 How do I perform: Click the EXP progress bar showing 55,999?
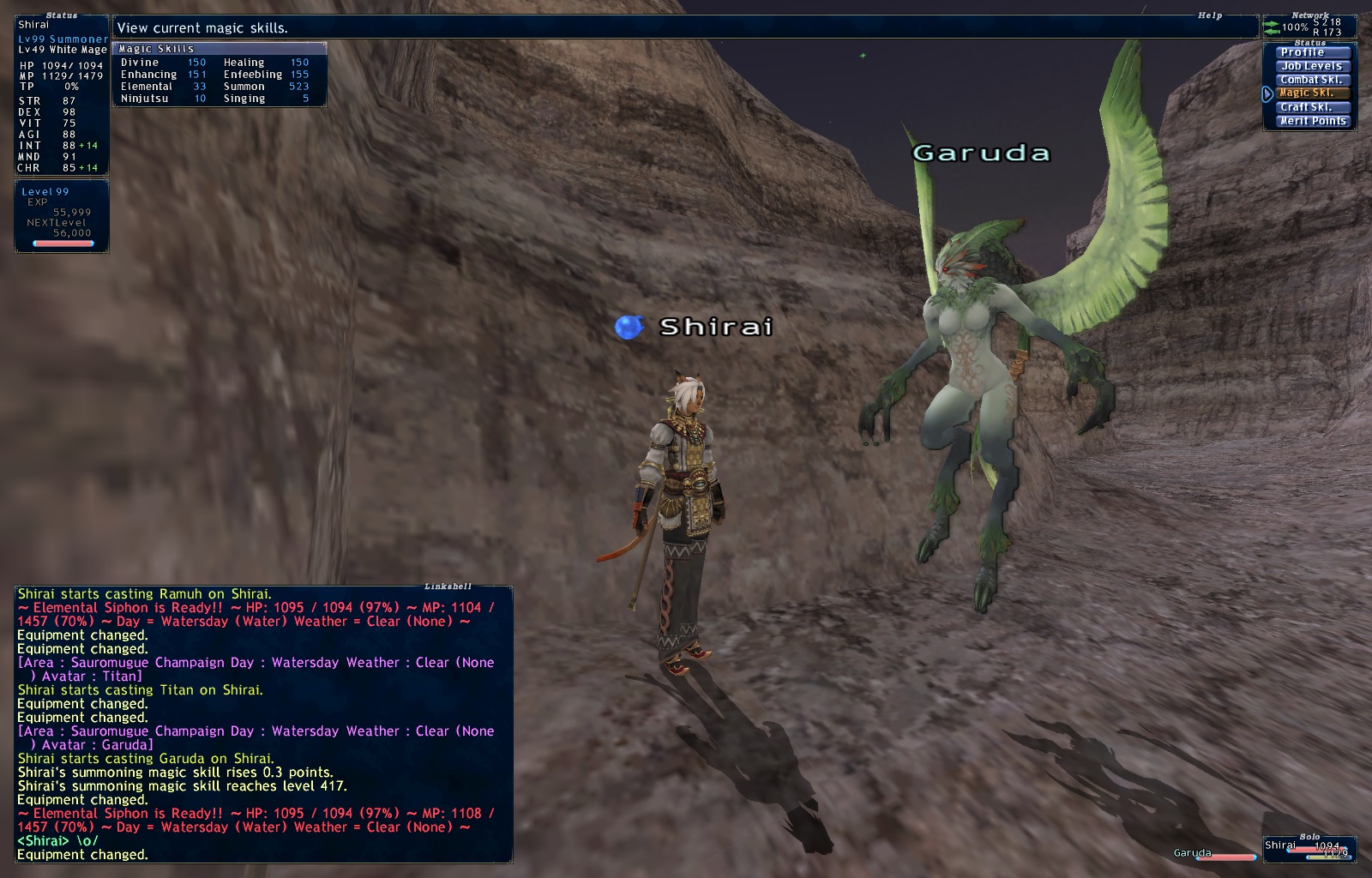tap(62, 243)
